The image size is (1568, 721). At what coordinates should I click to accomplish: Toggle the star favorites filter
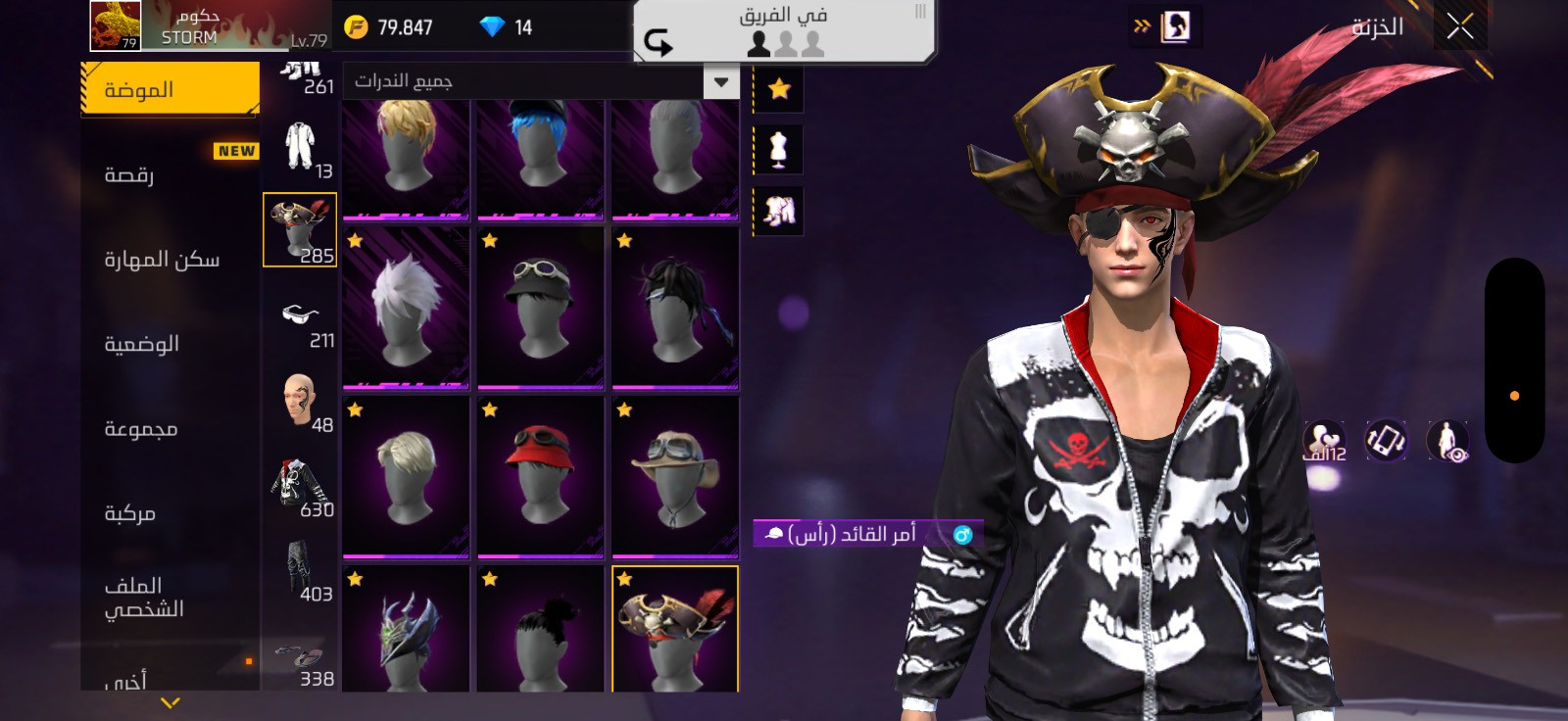pyautogui.click(x=779, y=89)
